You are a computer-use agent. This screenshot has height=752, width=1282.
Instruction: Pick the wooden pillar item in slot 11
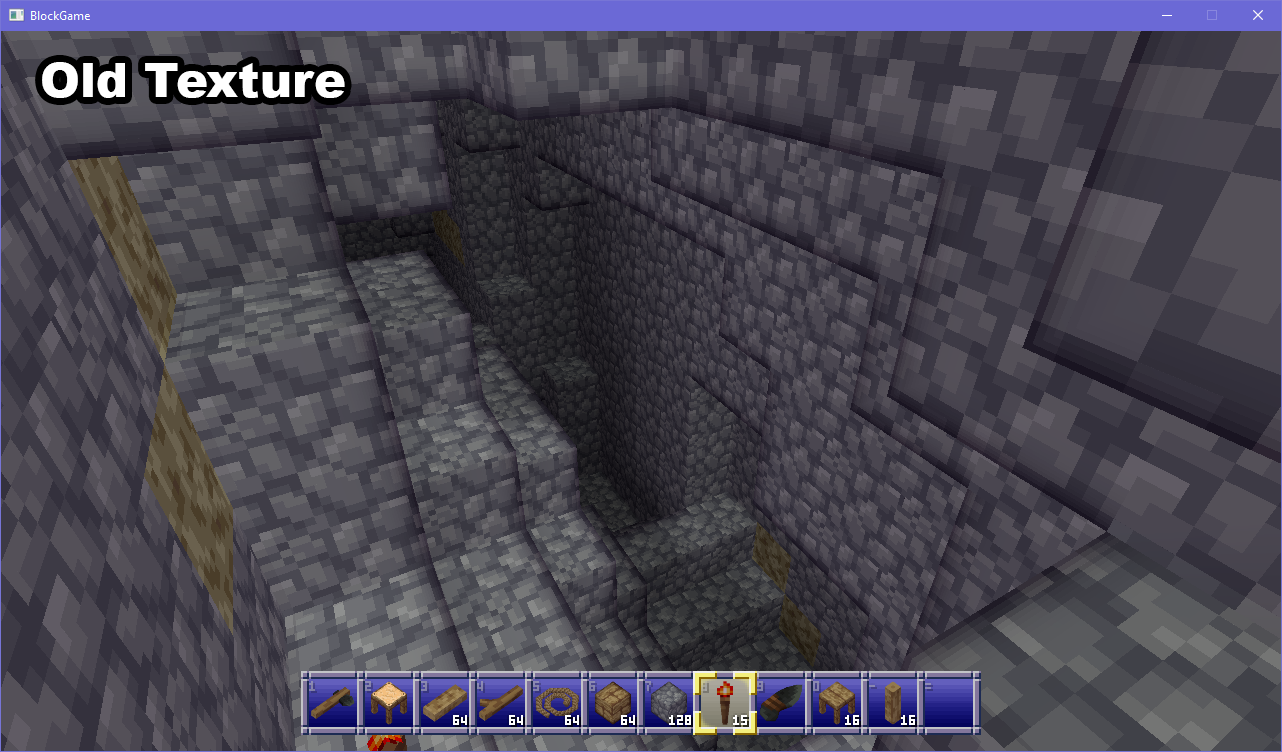point(895,703)
